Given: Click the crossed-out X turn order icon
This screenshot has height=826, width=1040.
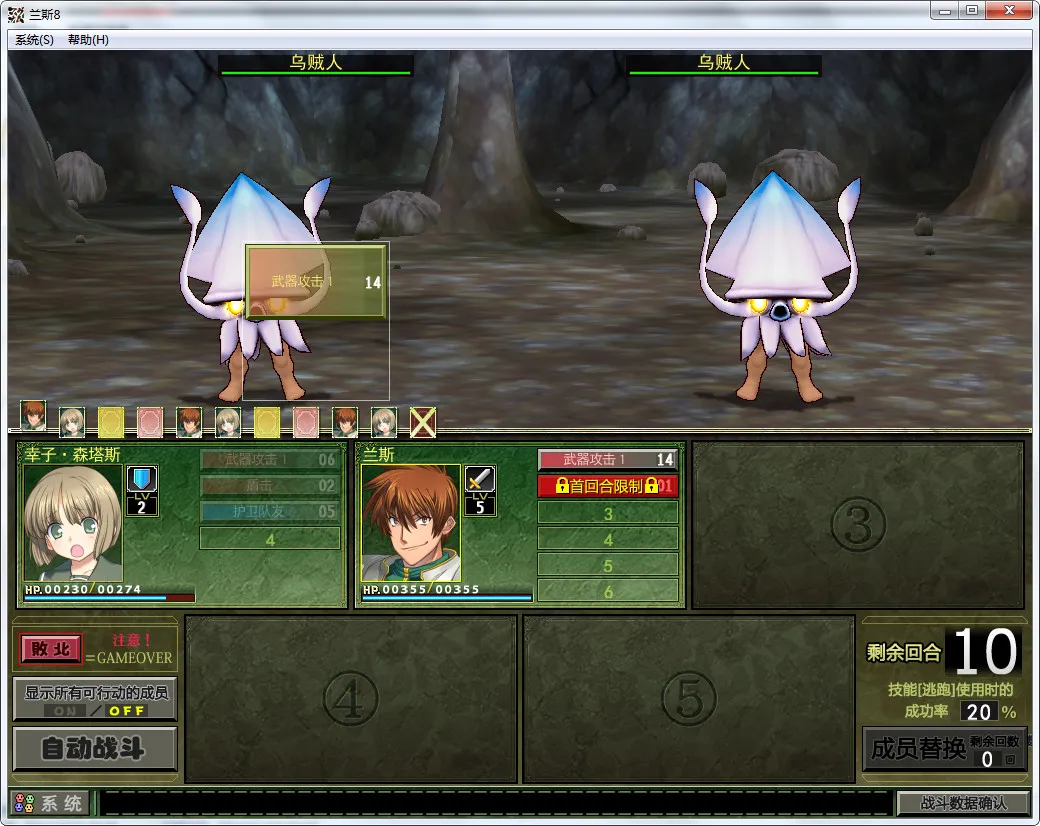Looking at the screenshot, I should coord(423,423).
